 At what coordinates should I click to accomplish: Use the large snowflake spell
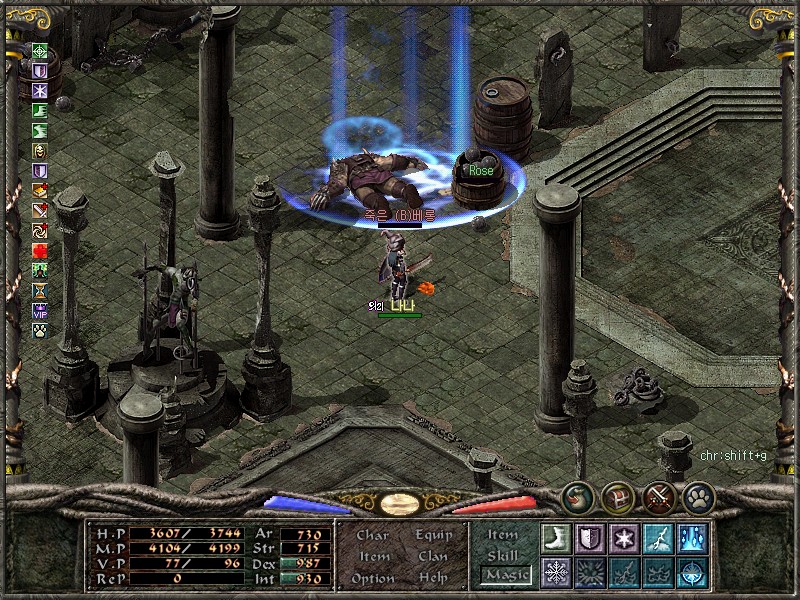point(555,572)
